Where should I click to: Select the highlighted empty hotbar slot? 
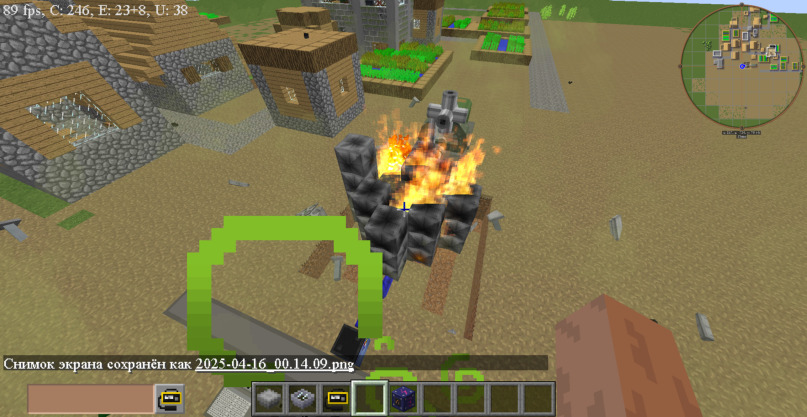click(x=369, y=399)
